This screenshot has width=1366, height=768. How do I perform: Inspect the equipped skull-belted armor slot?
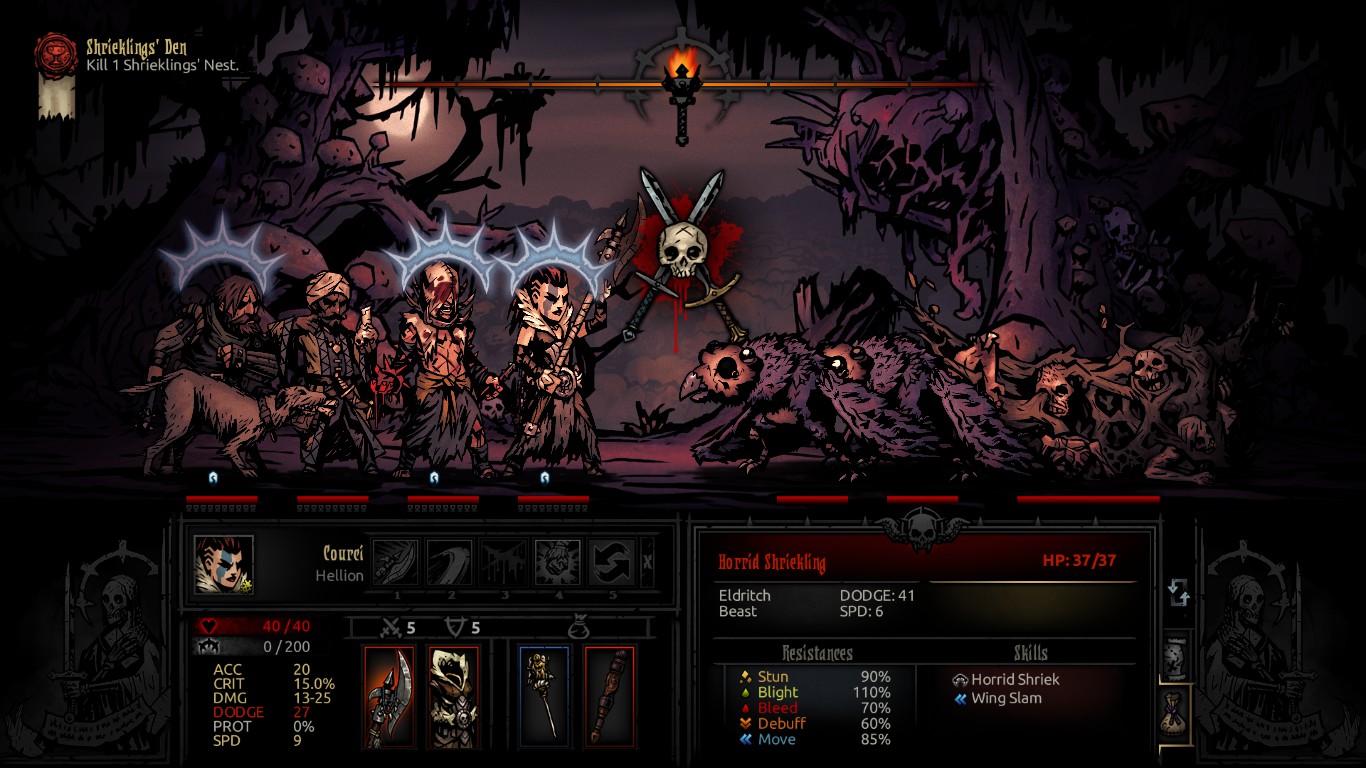(x=454, y=697)
